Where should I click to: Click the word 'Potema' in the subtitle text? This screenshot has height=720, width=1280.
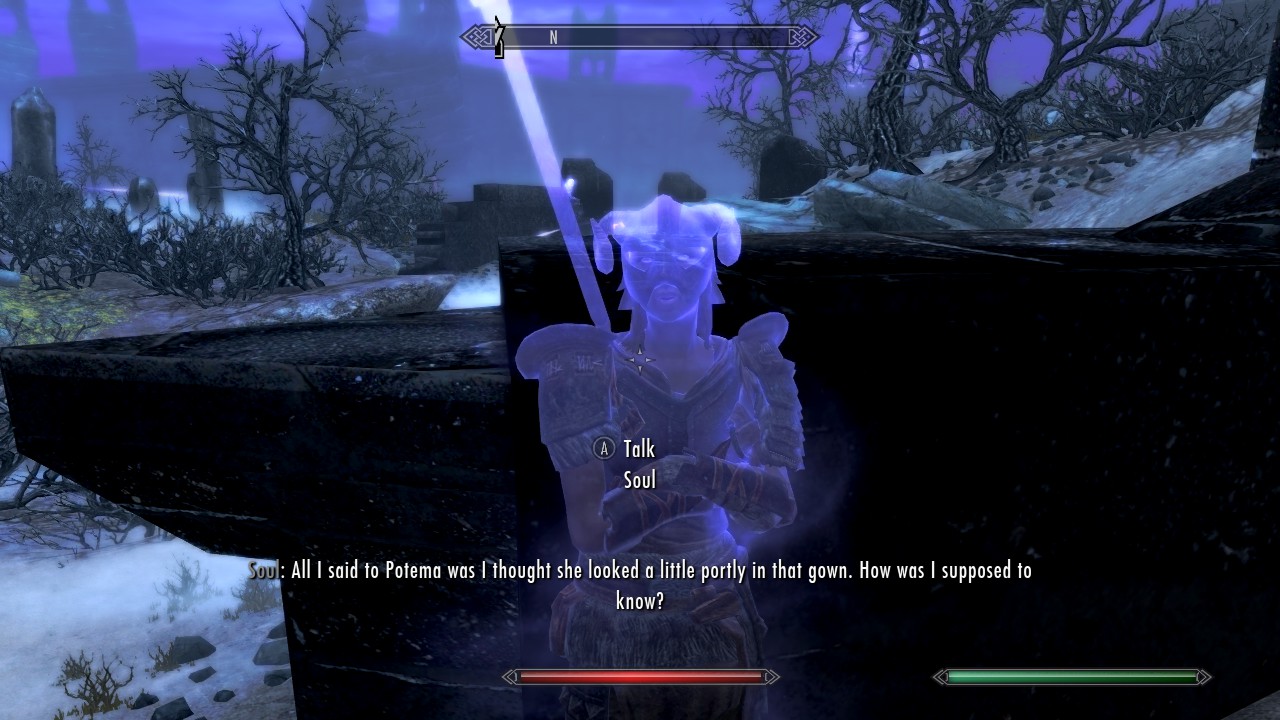point(413,571)
